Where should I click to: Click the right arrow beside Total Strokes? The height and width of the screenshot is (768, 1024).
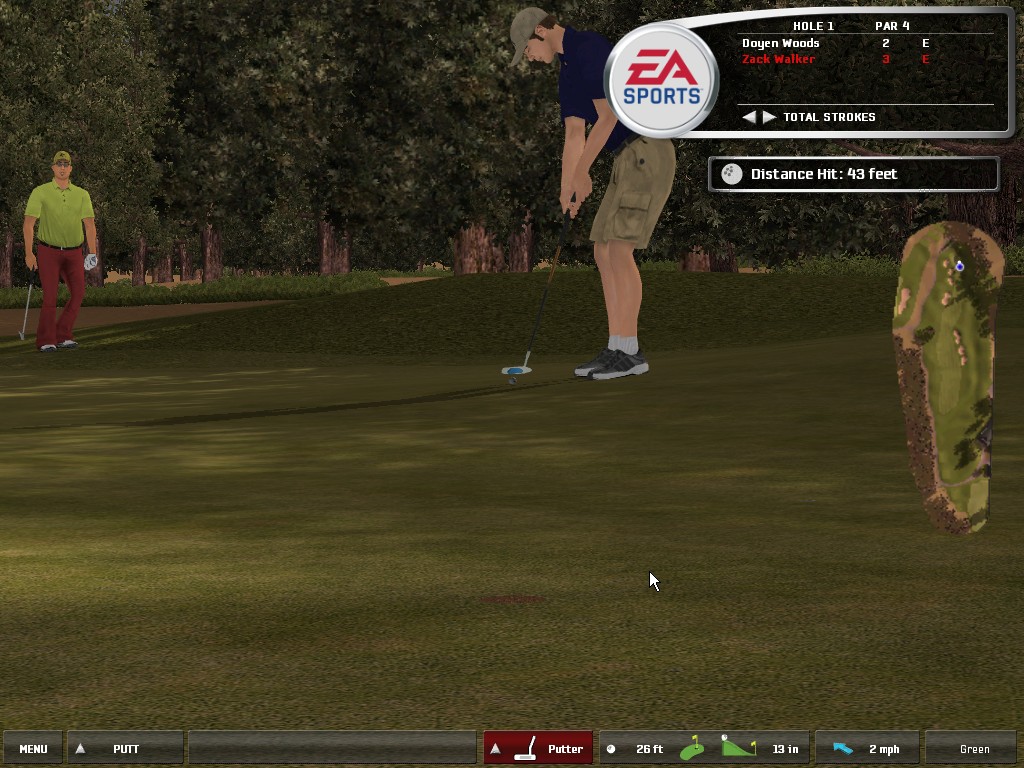tap(769, 117)
